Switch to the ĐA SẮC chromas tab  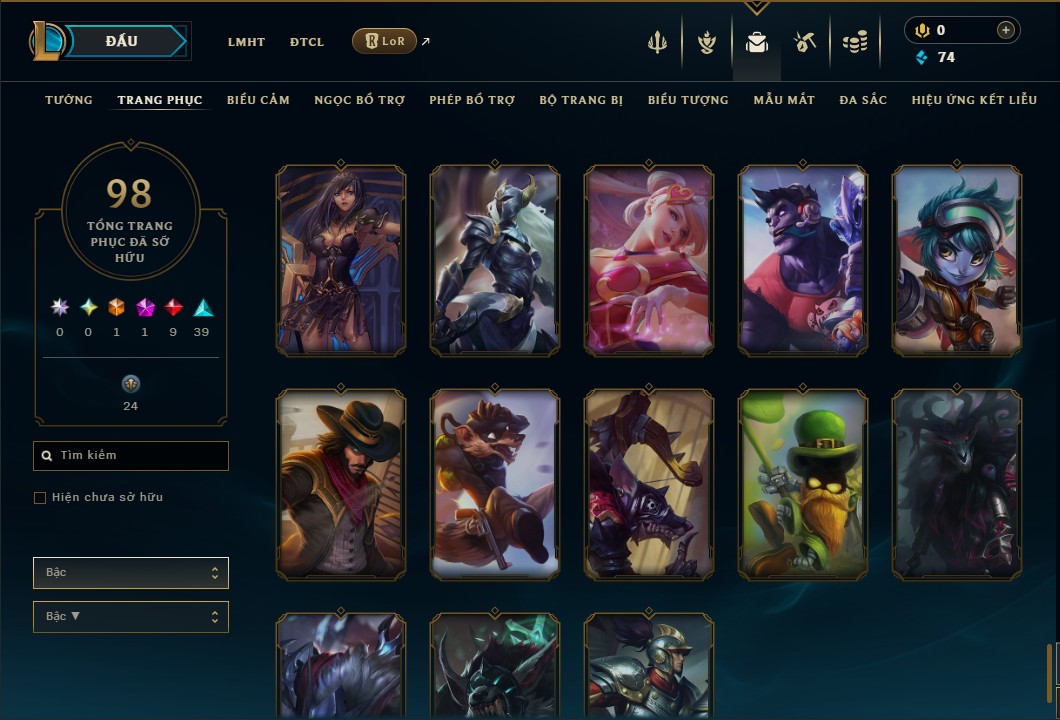[x=863, y=100]
